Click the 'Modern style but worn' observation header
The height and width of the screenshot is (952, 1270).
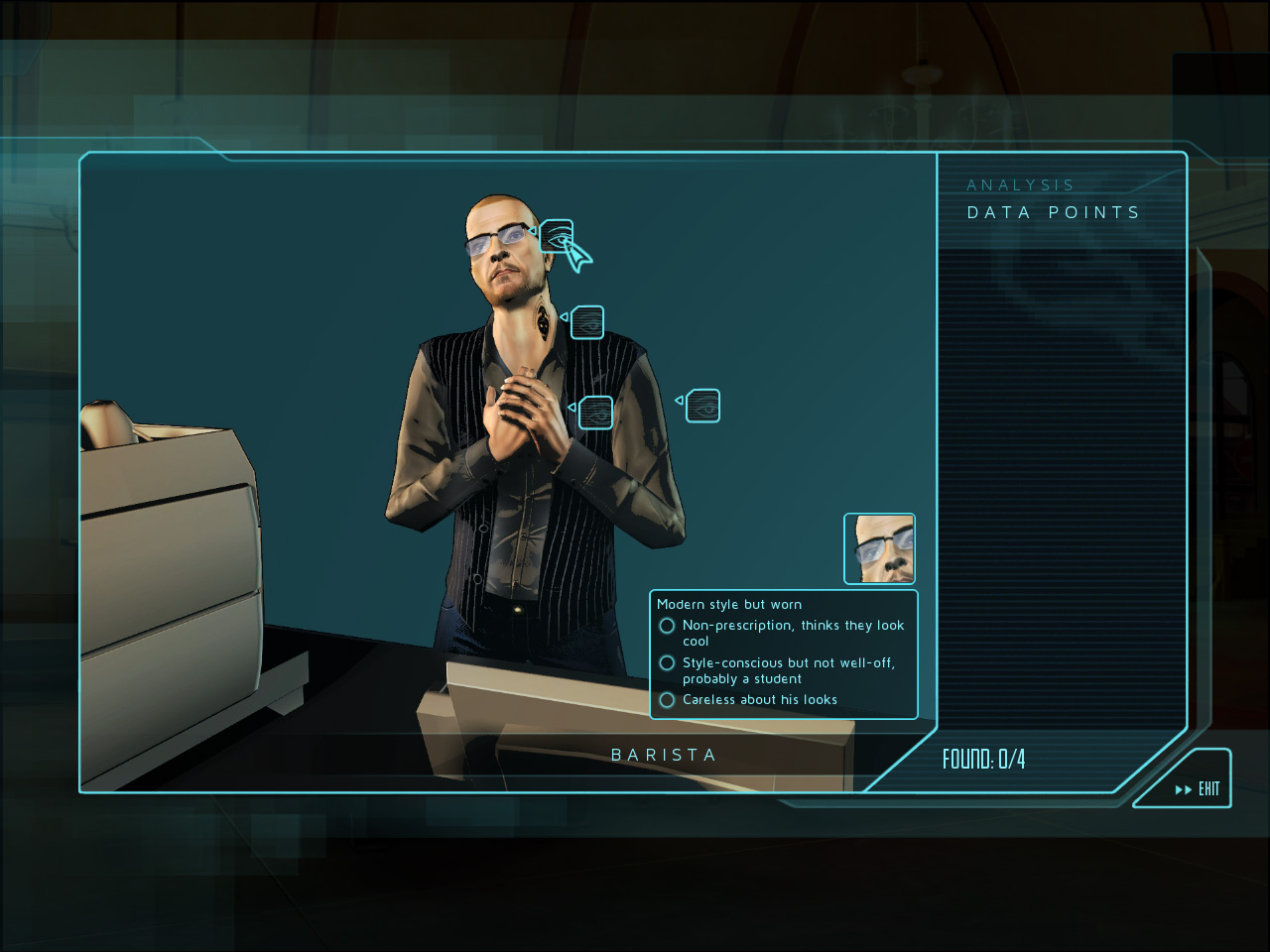click(730, 604)
